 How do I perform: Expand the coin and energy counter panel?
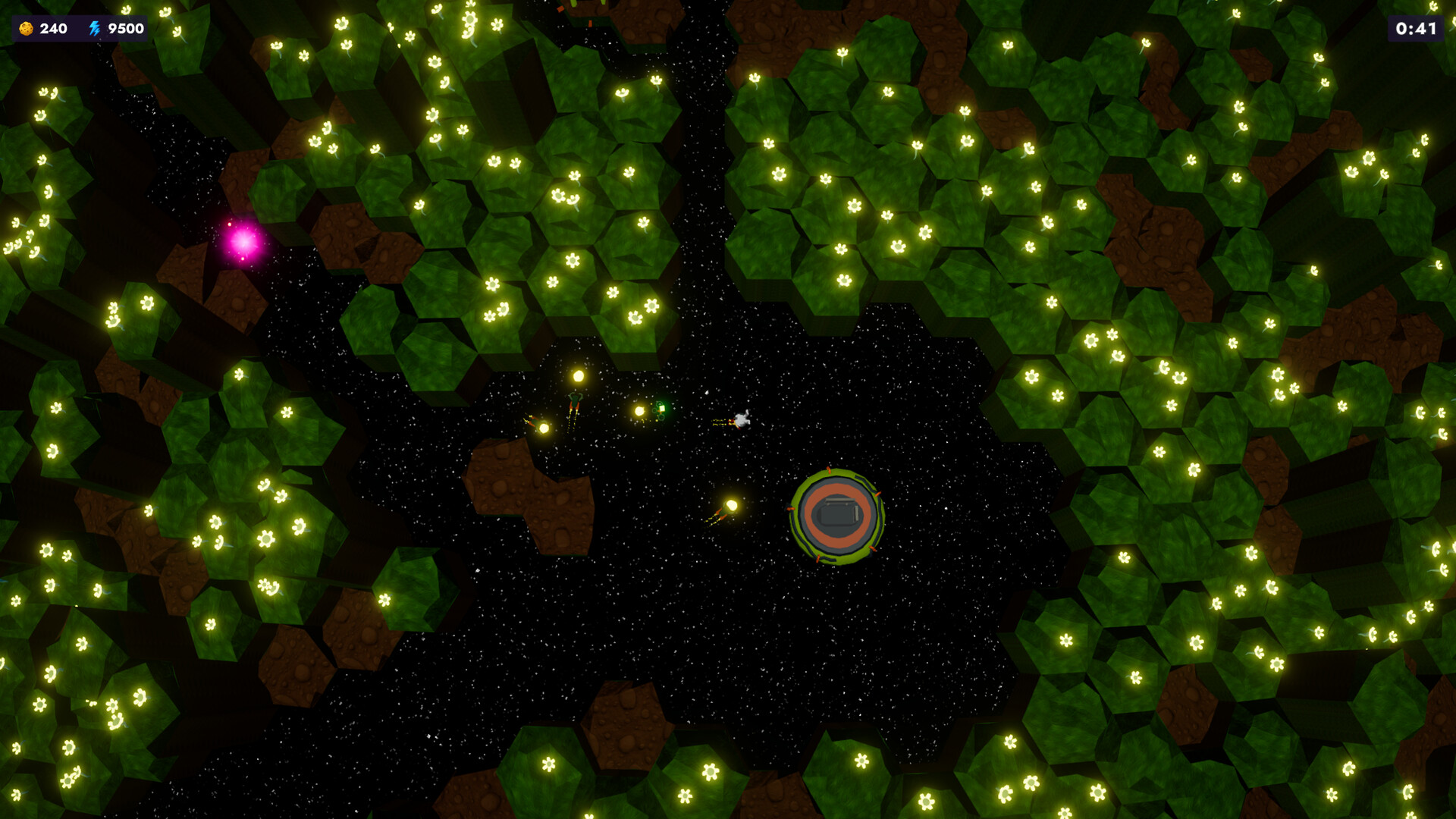pos(78,30)
